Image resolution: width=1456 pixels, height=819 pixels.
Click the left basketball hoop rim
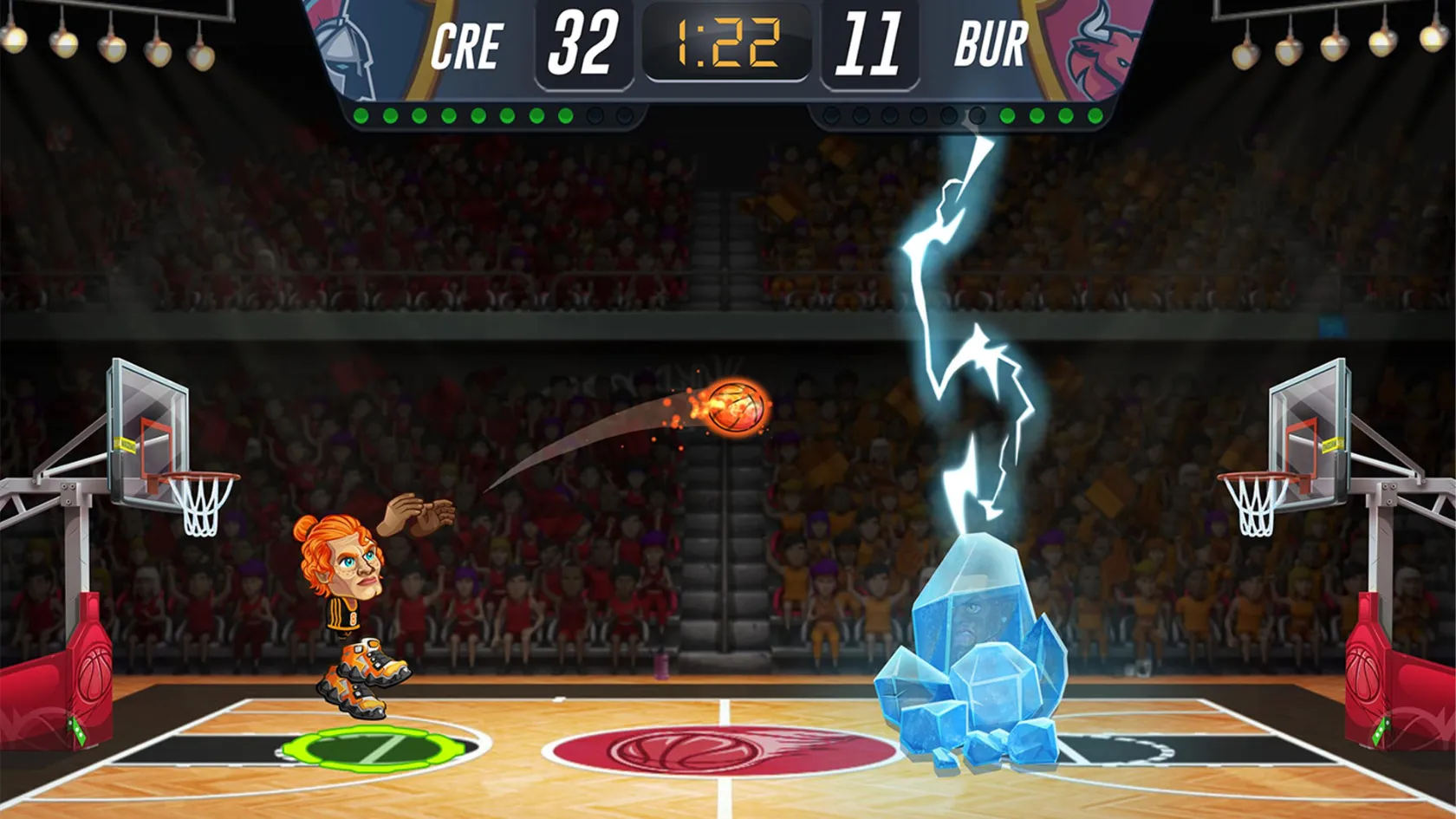[196, 475]
